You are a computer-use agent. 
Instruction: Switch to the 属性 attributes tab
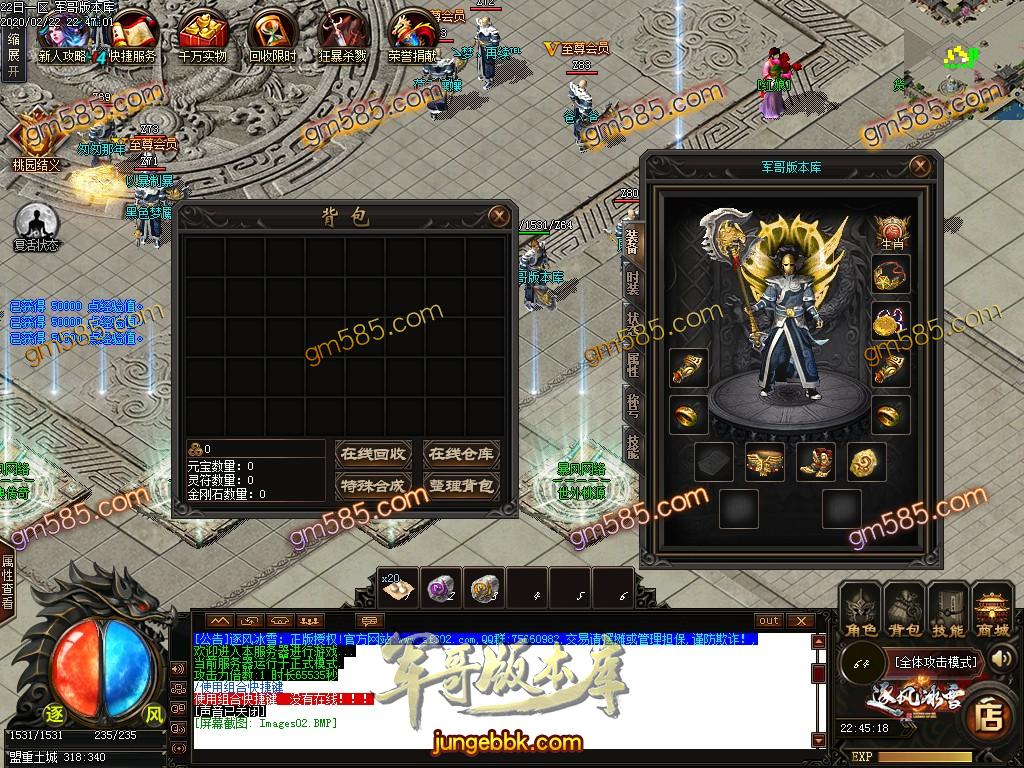(x=633, y=364)
